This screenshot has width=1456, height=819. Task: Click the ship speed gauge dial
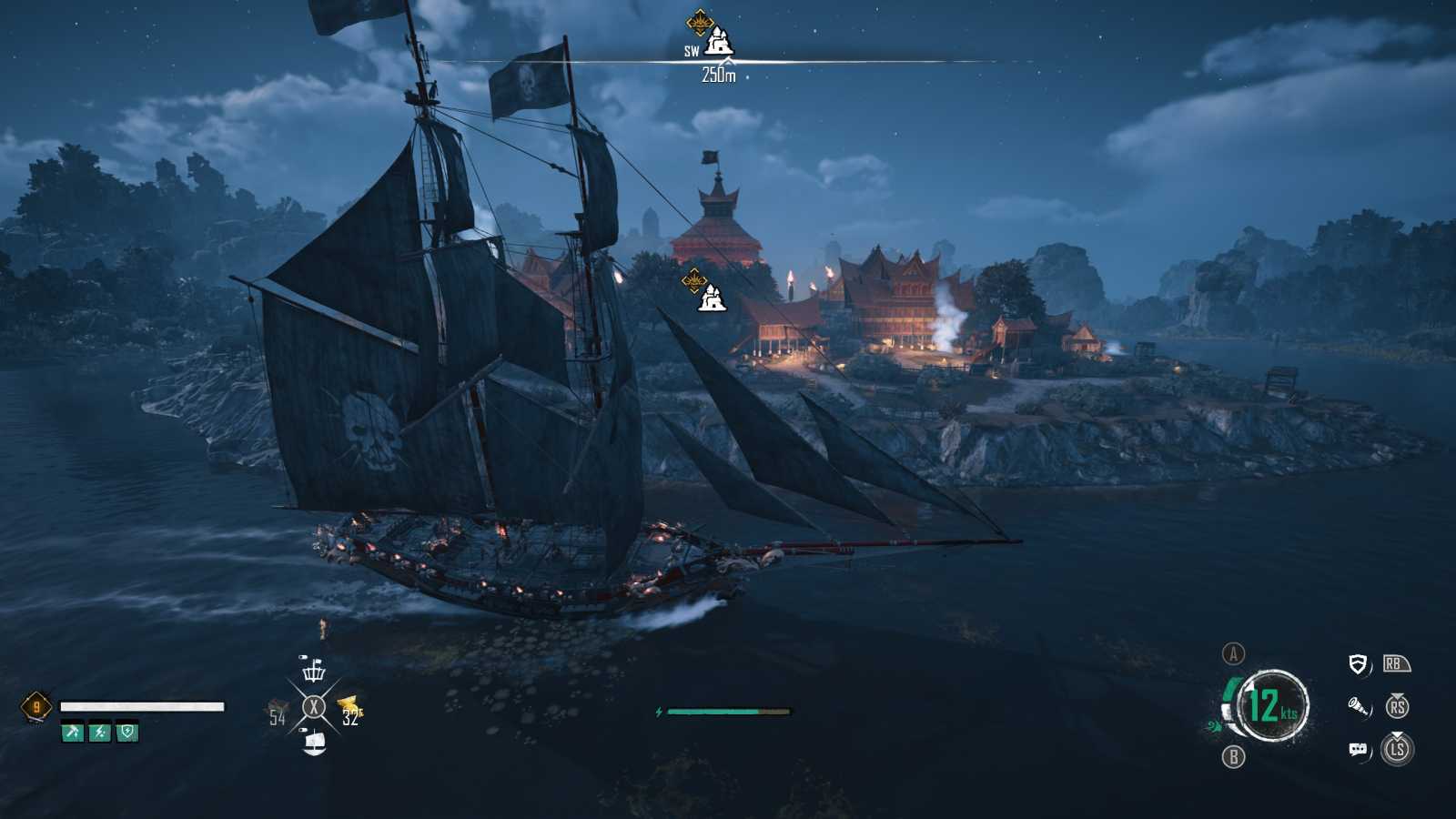coord(1271,705)
